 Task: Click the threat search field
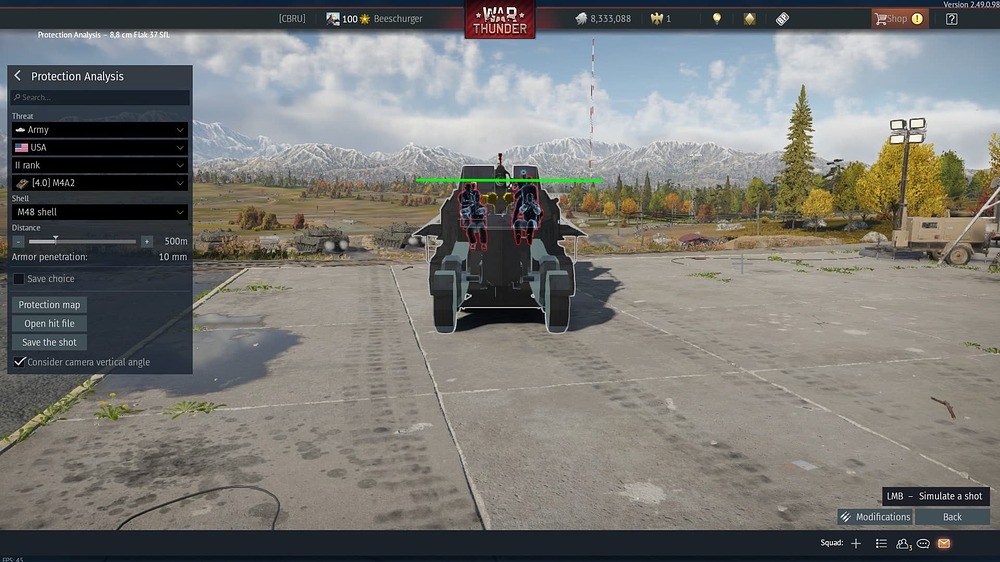pos(100,97)
